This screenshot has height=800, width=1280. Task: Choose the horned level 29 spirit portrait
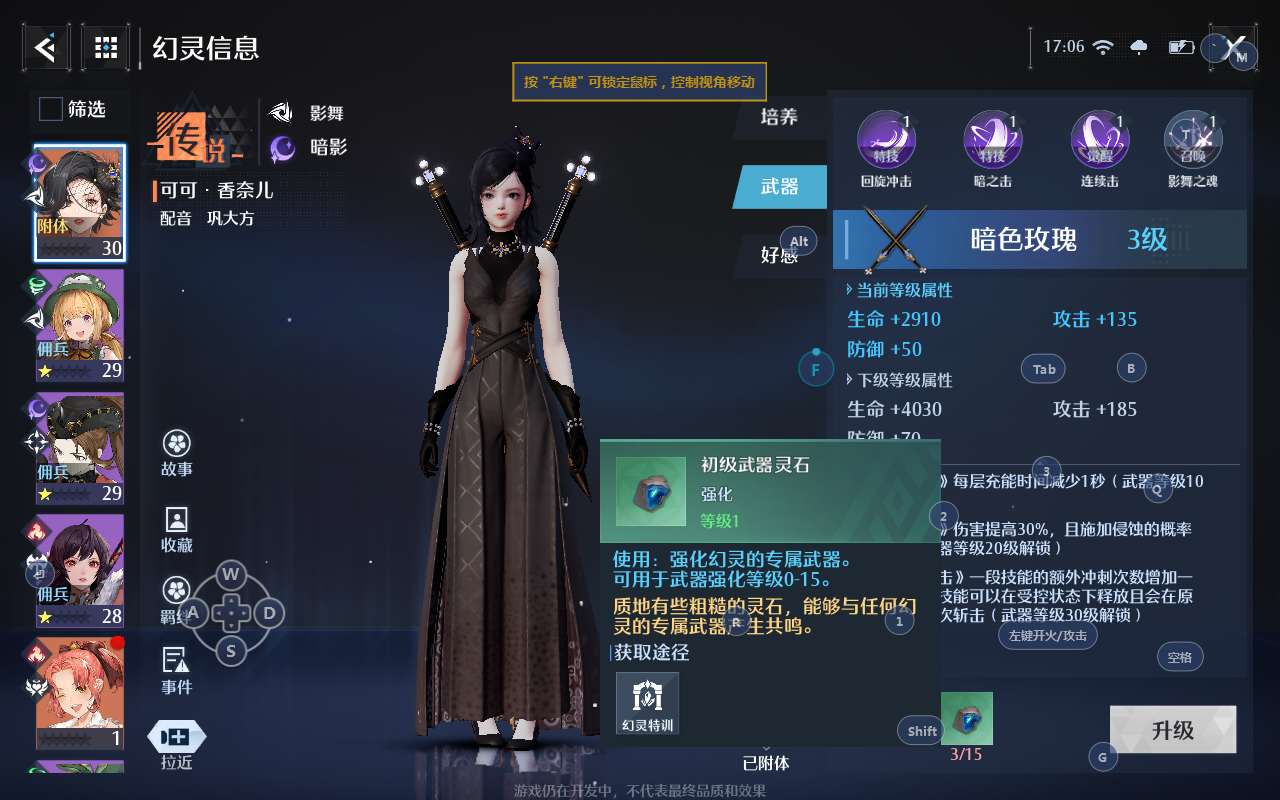pos(80,447)
